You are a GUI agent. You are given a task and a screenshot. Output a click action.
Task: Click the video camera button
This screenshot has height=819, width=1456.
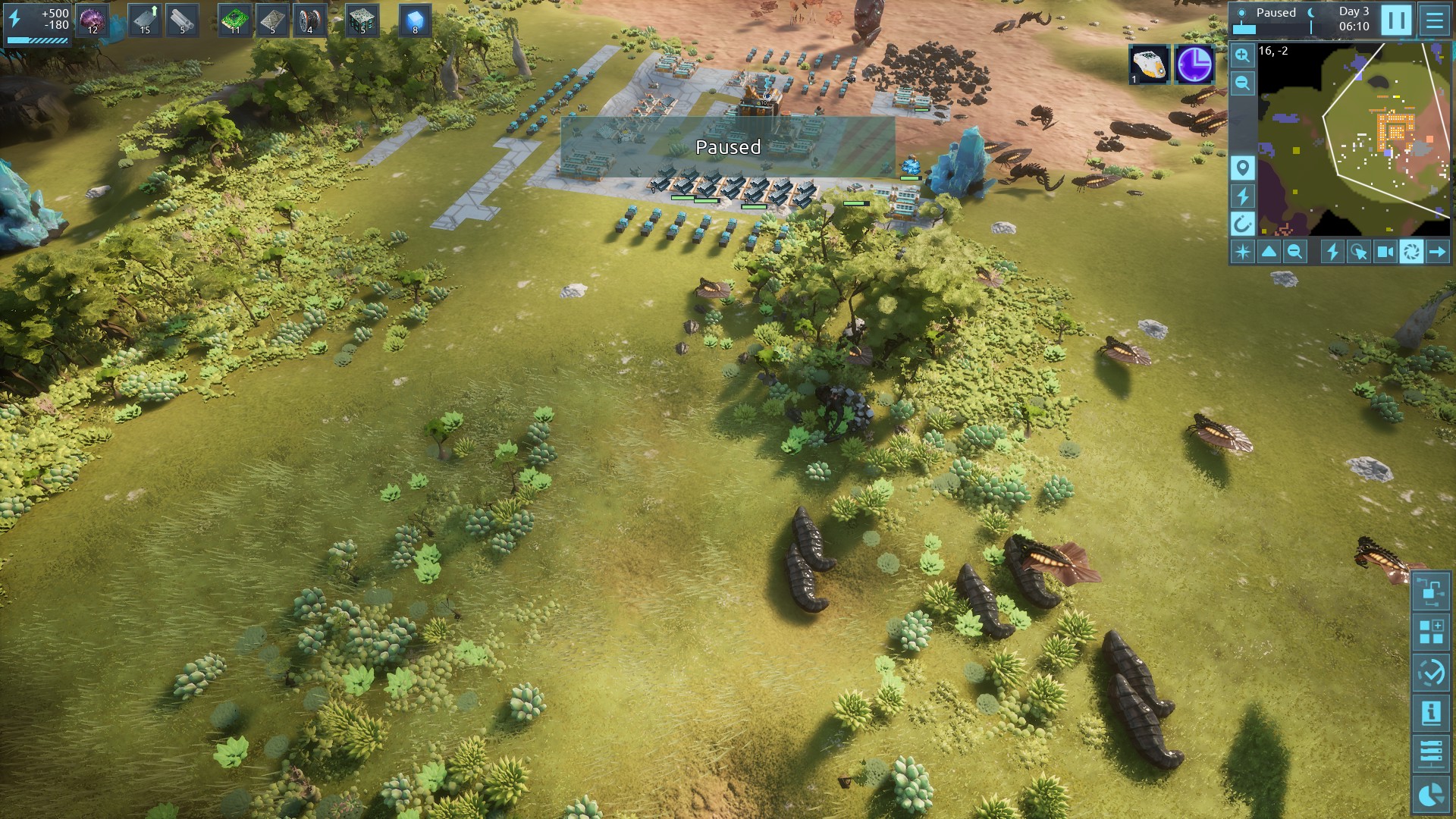(1385, 252)
